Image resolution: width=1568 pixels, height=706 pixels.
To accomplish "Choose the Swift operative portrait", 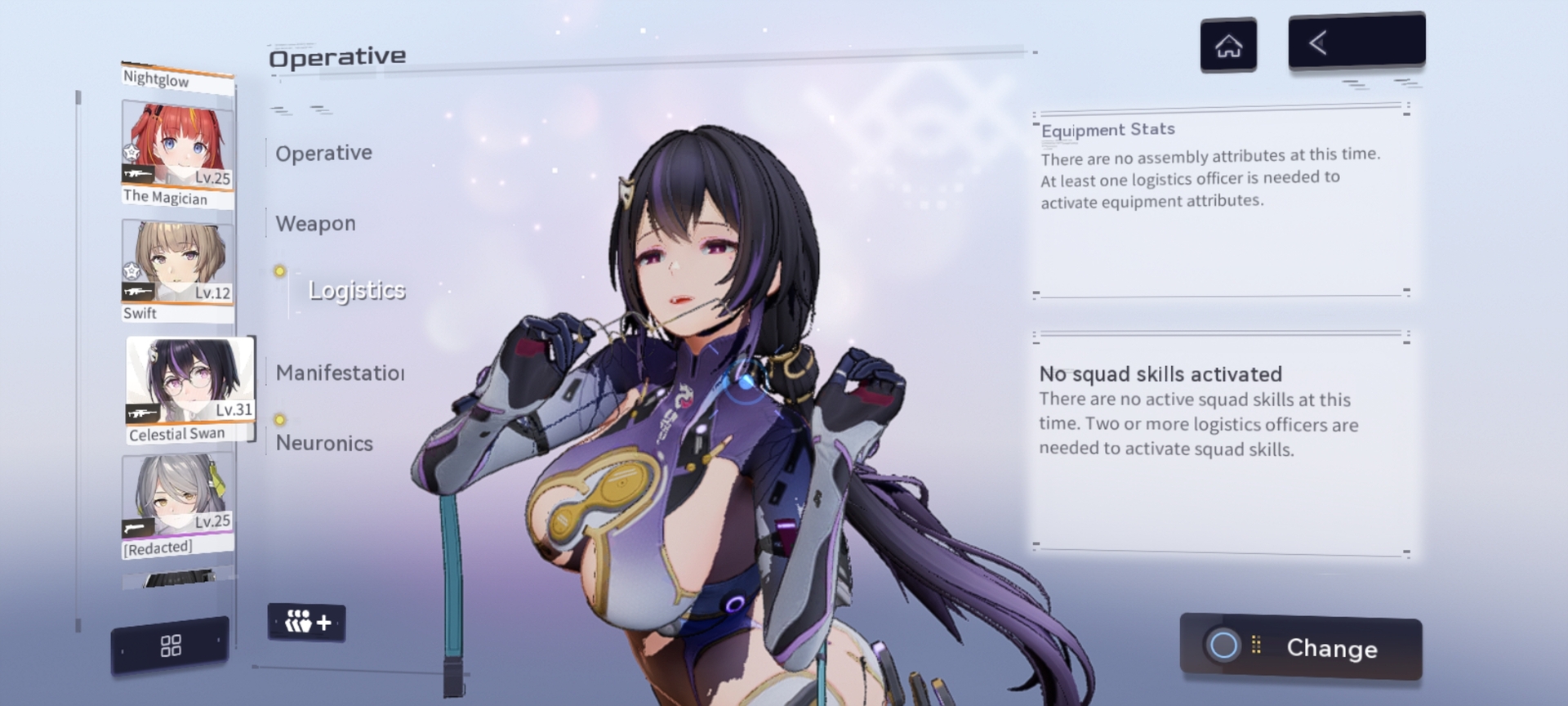I will (x=177, y=270).
